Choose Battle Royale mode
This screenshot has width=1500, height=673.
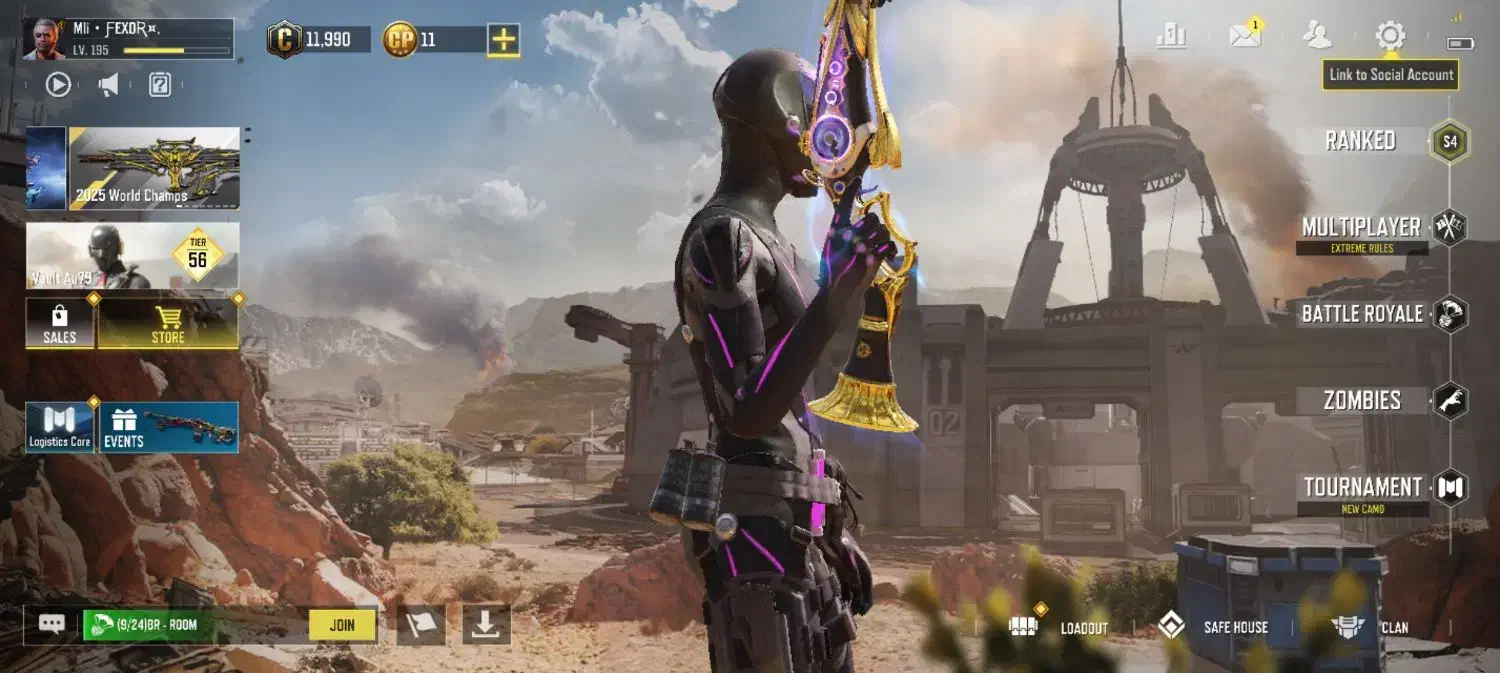click(x=1362, y=314)
